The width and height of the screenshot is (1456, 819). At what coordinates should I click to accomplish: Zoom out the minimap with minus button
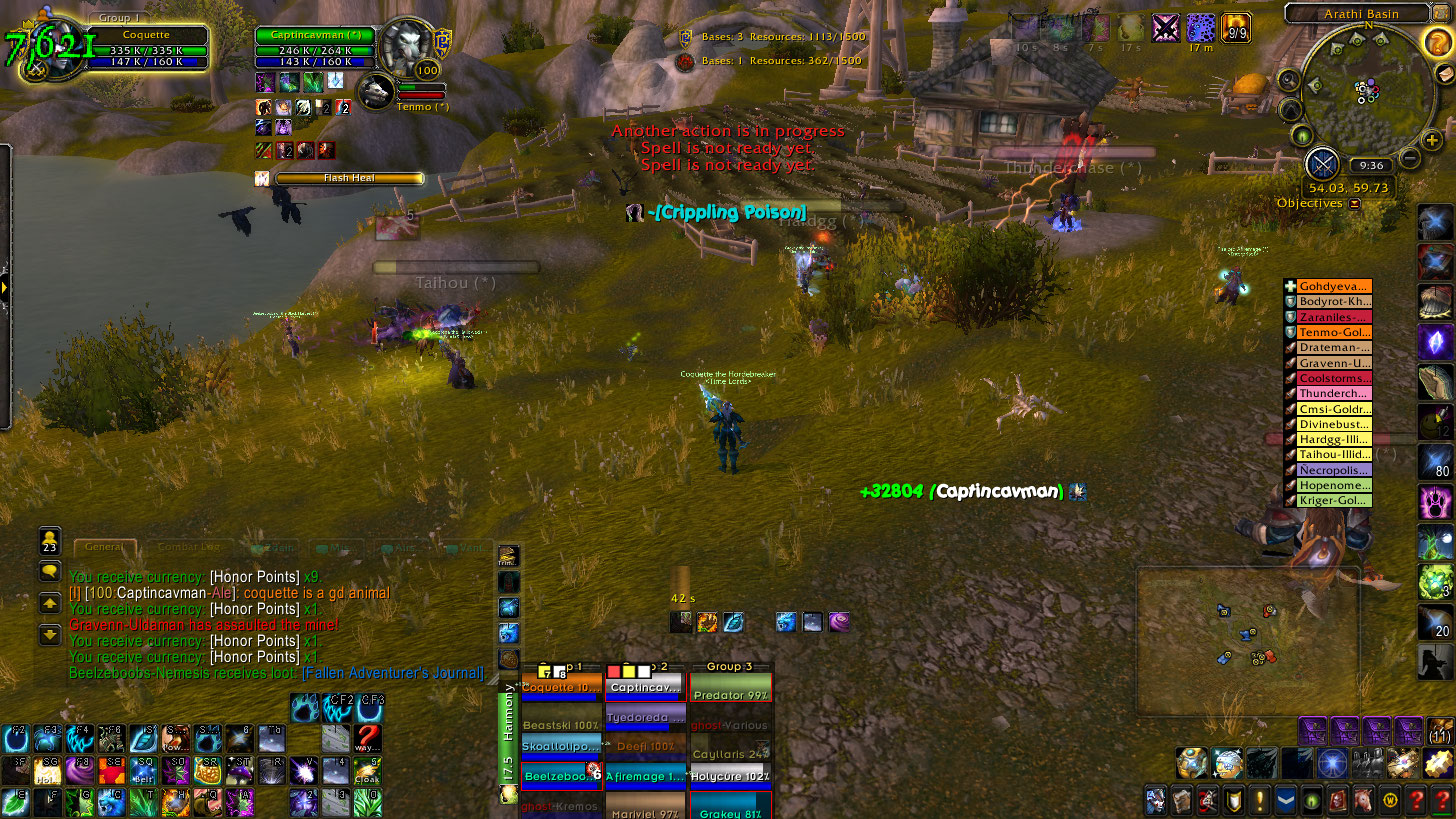coord(1409,158)
